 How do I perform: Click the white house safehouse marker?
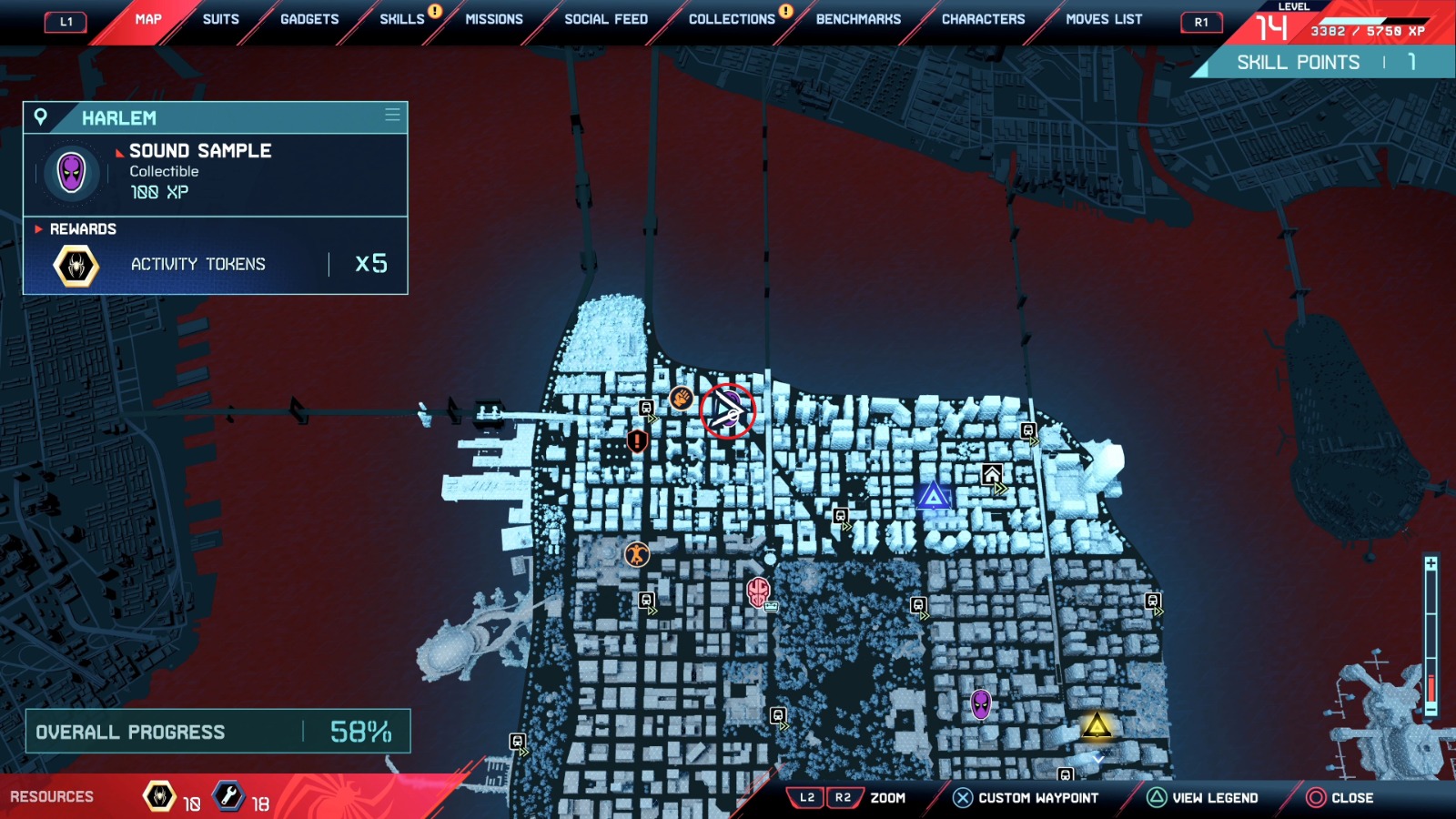click(992, 474)
